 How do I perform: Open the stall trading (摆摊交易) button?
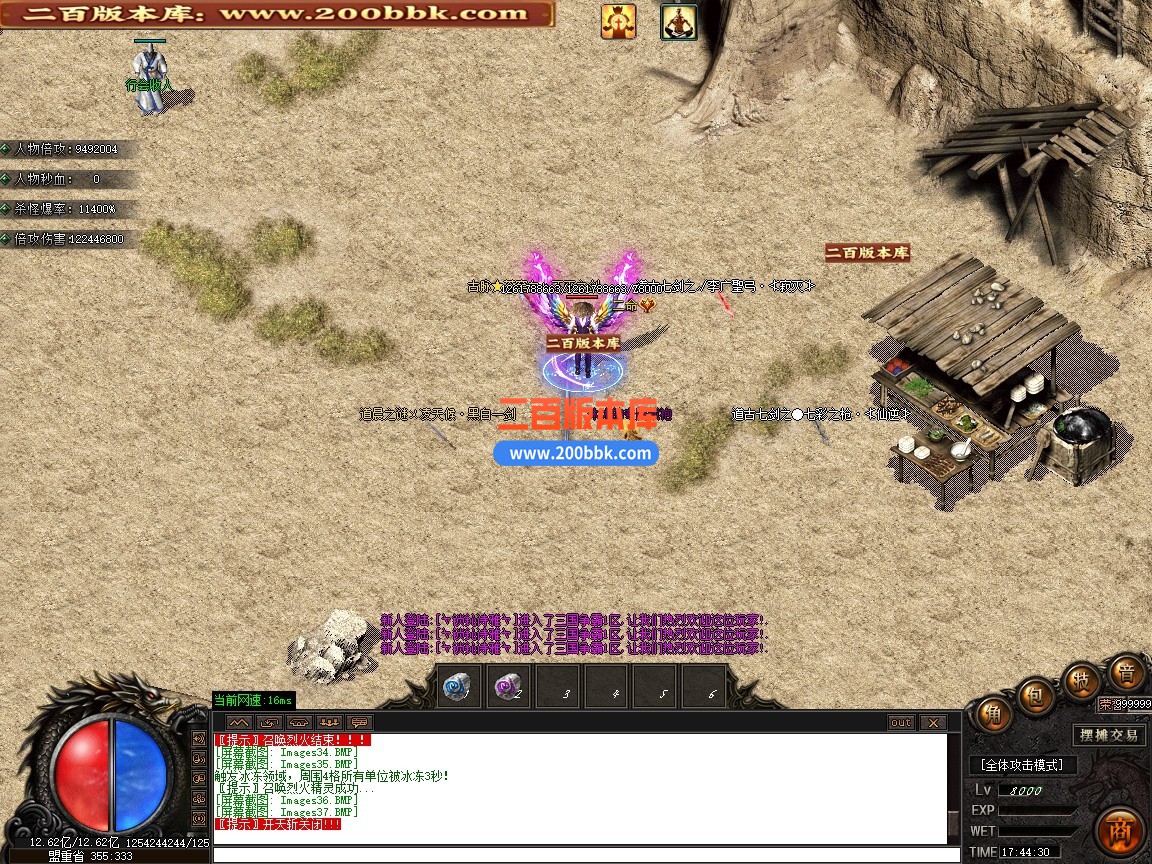click(x=1109, y=735)
